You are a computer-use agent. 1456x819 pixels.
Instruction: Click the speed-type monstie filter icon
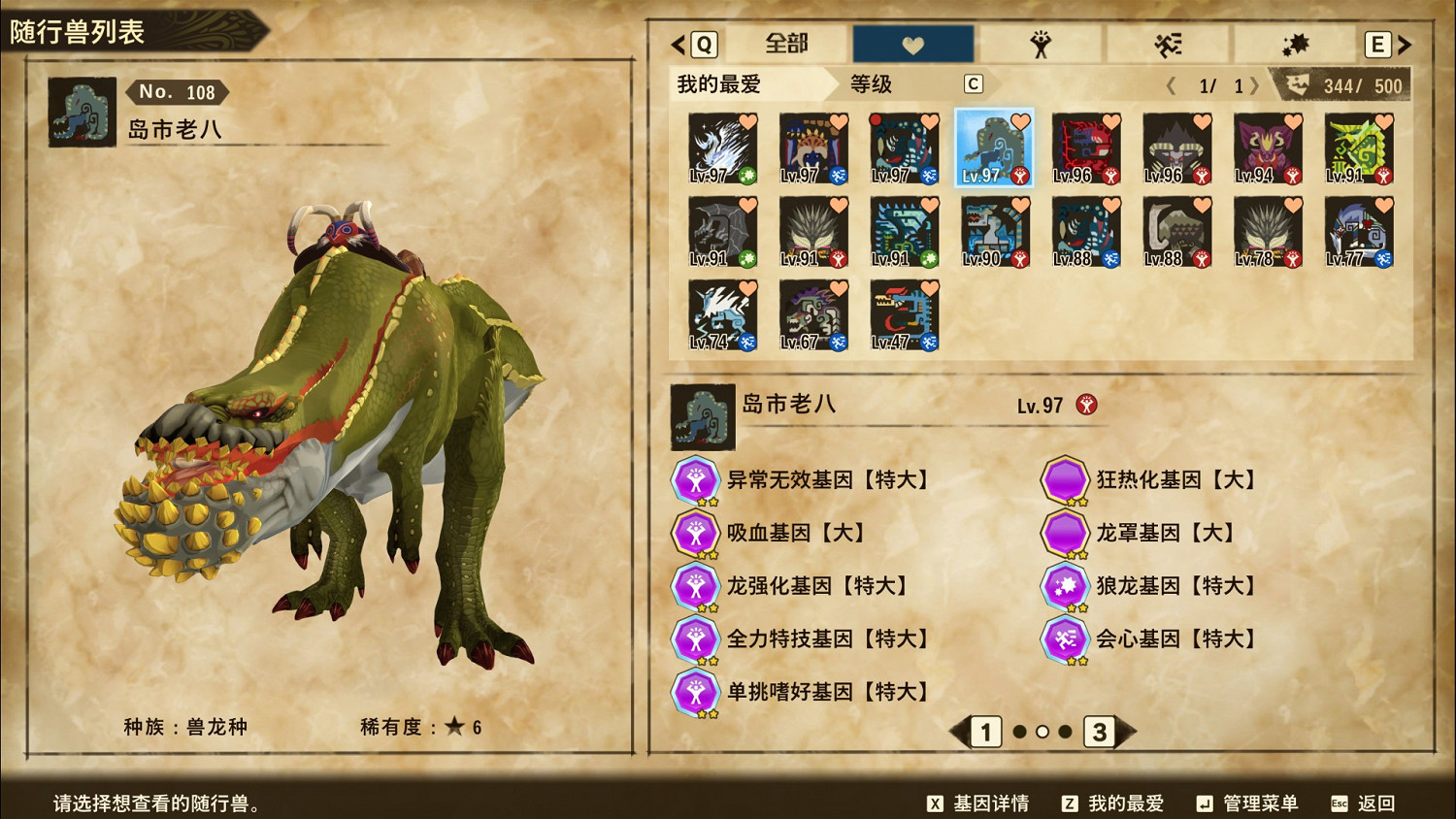click(1168, 43)
